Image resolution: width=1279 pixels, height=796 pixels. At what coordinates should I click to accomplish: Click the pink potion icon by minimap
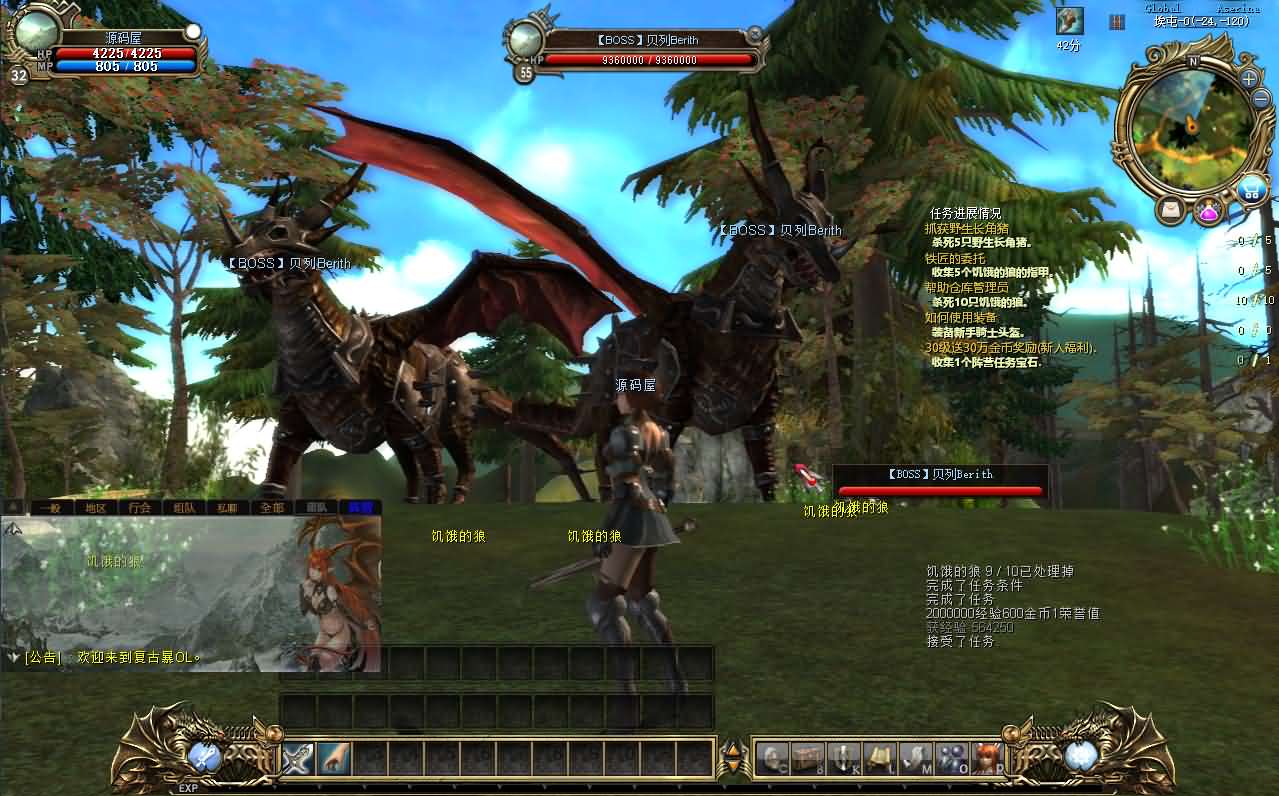1209,211
